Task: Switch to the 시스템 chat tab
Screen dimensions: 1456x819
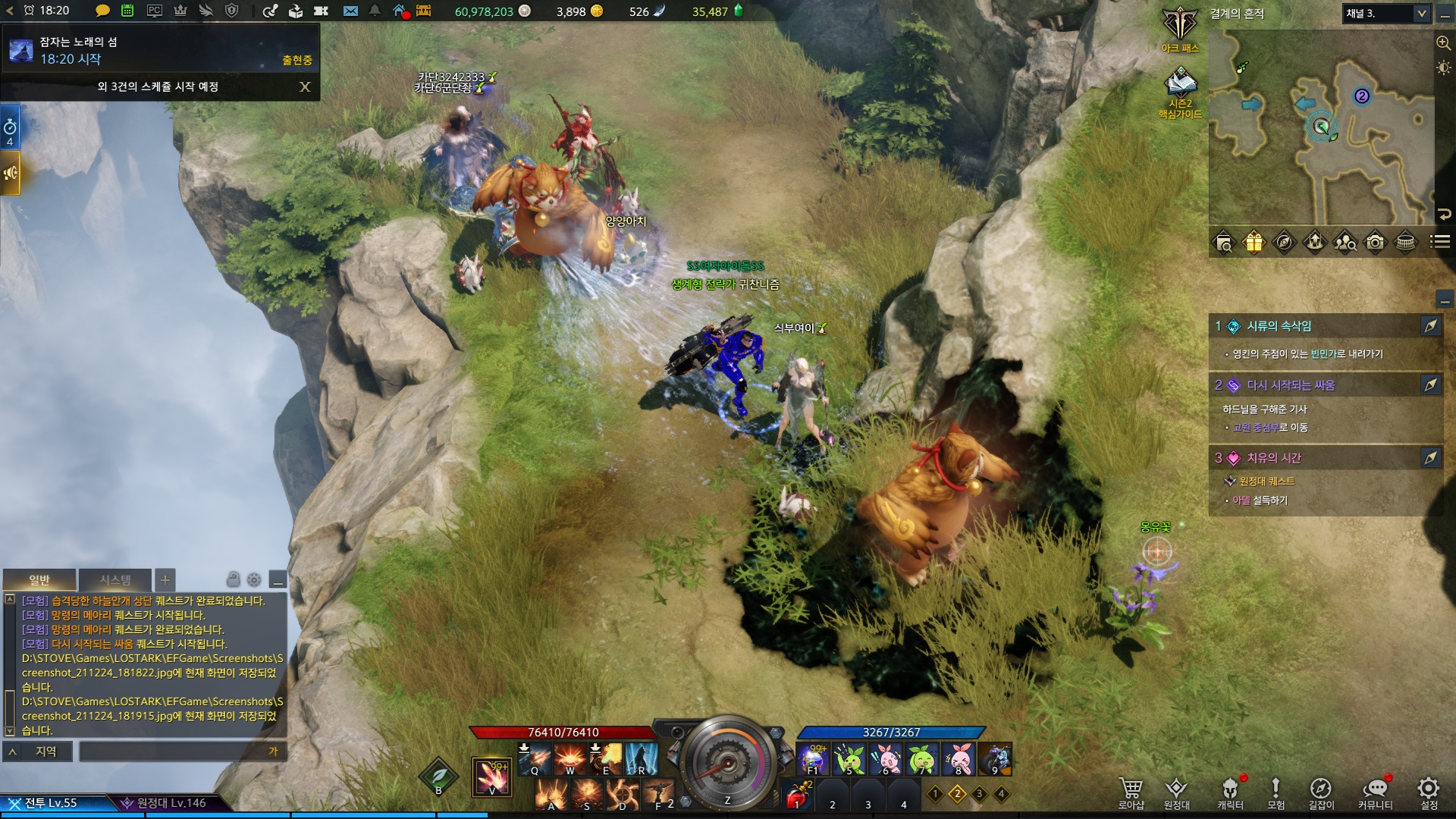Action: tap(115, 580)
